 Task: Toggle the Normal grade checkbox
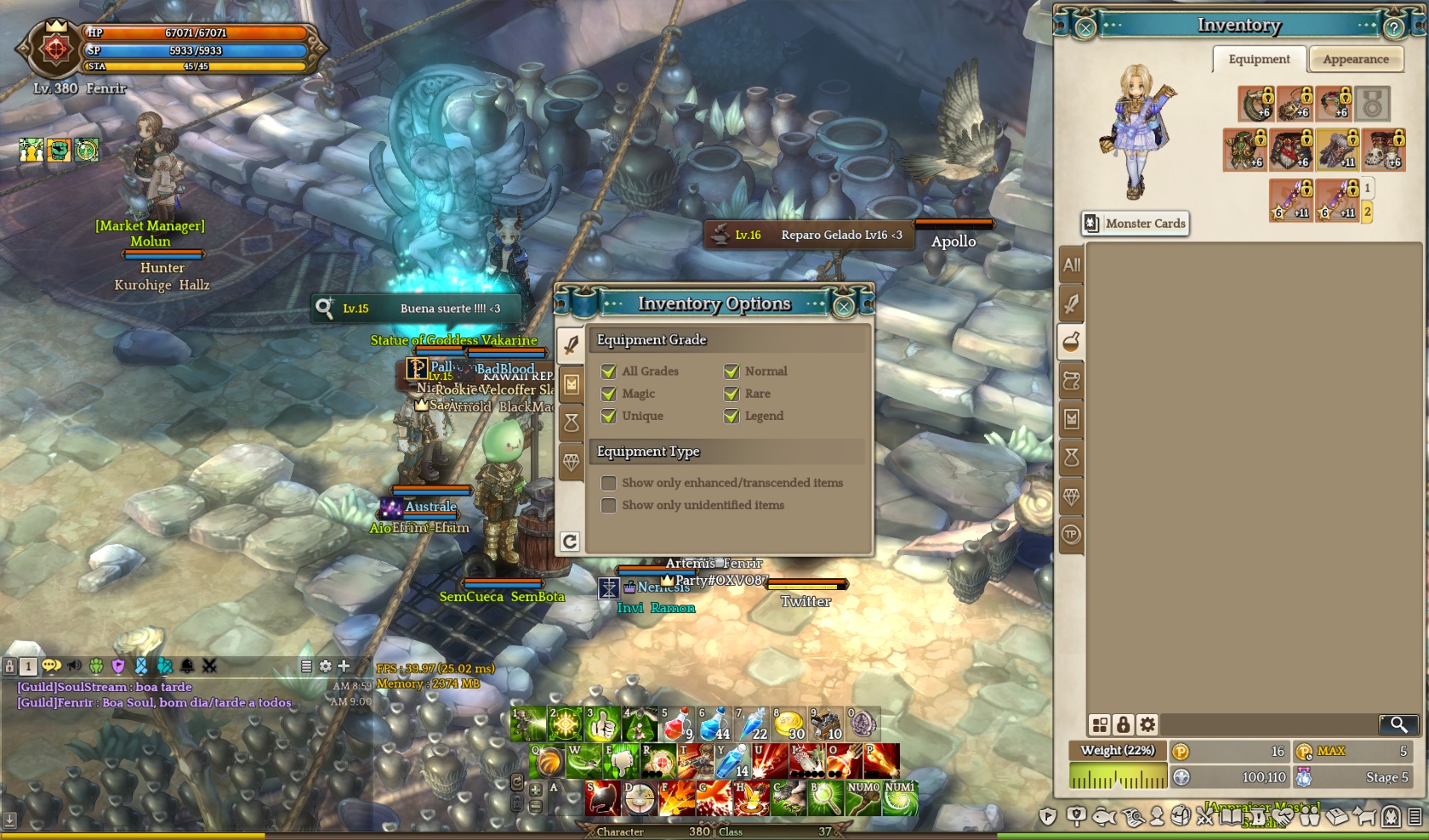click(732, 372)
